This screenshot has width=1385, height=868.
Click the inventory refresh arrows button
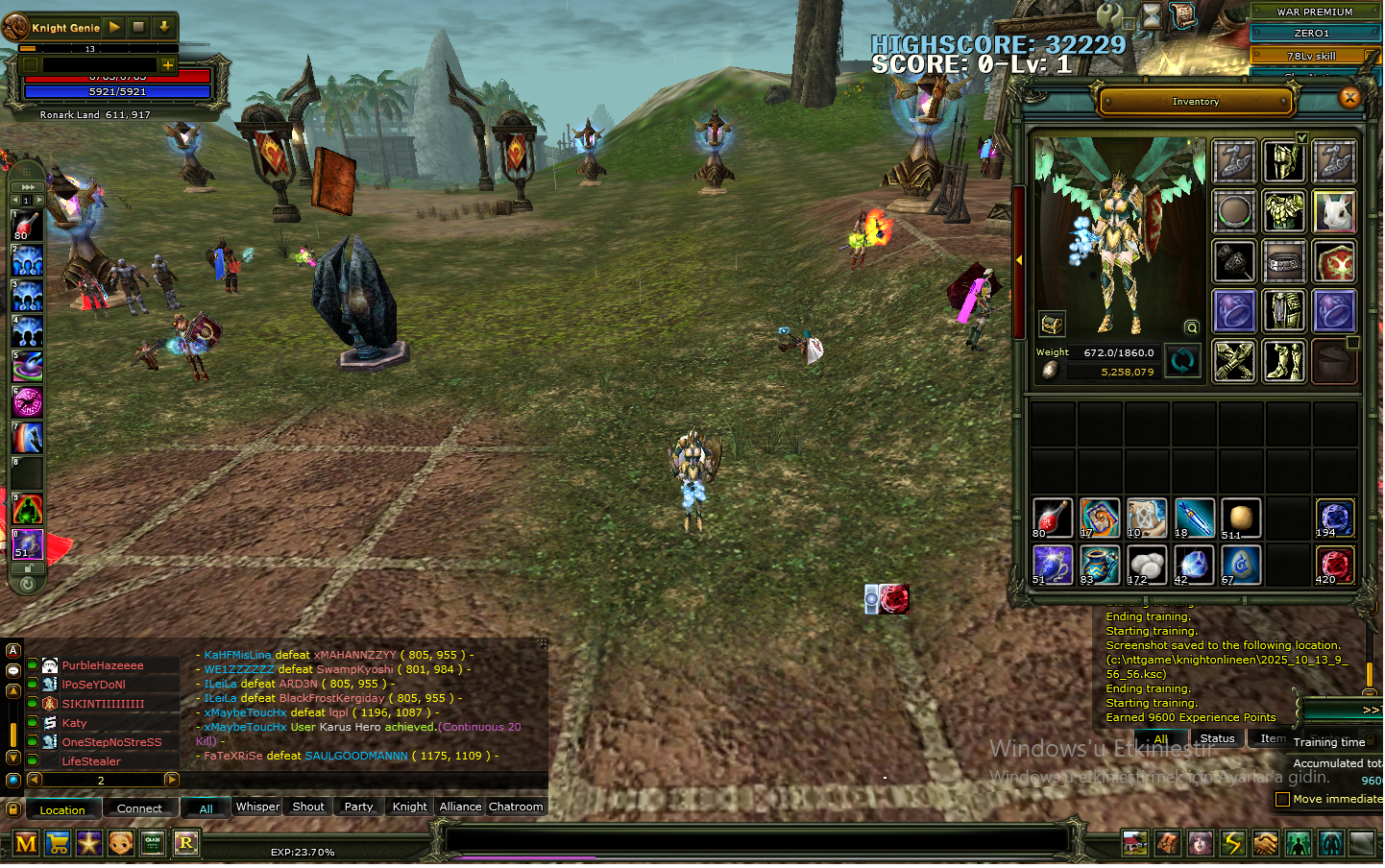[1182, 361]
